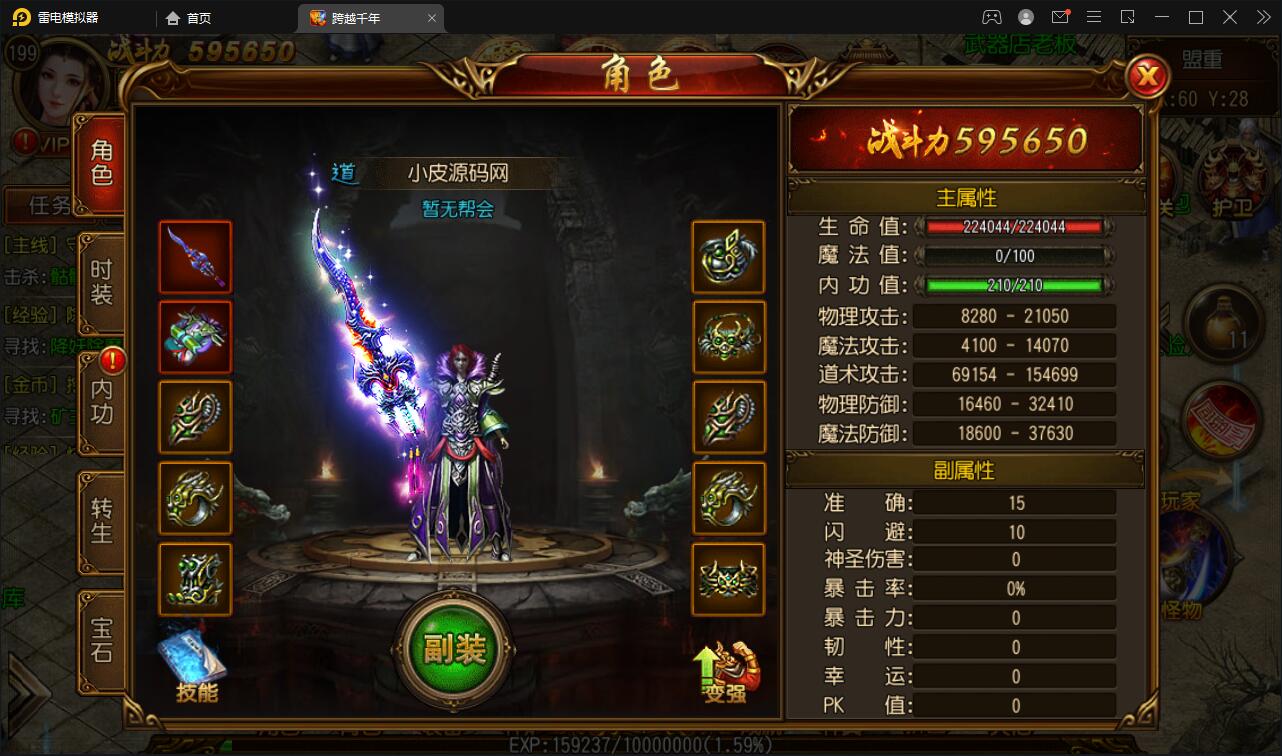Select the armor slot under the weapon
The width and height of the screenshot is (1282, 756).
[x=195, y=337]
